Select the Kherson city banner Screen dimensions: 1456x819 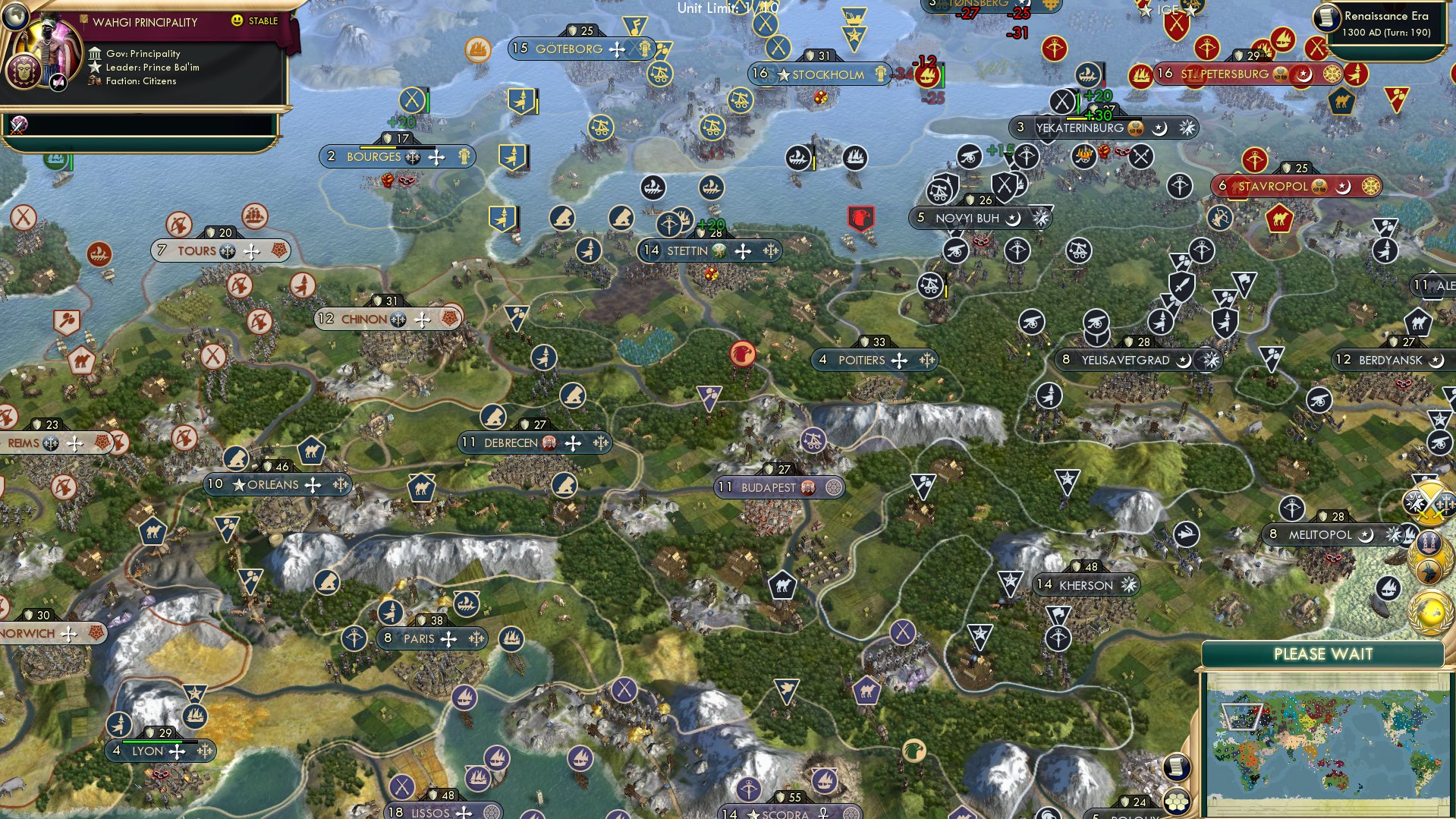pyautogui.click(x=1086, y=585)
